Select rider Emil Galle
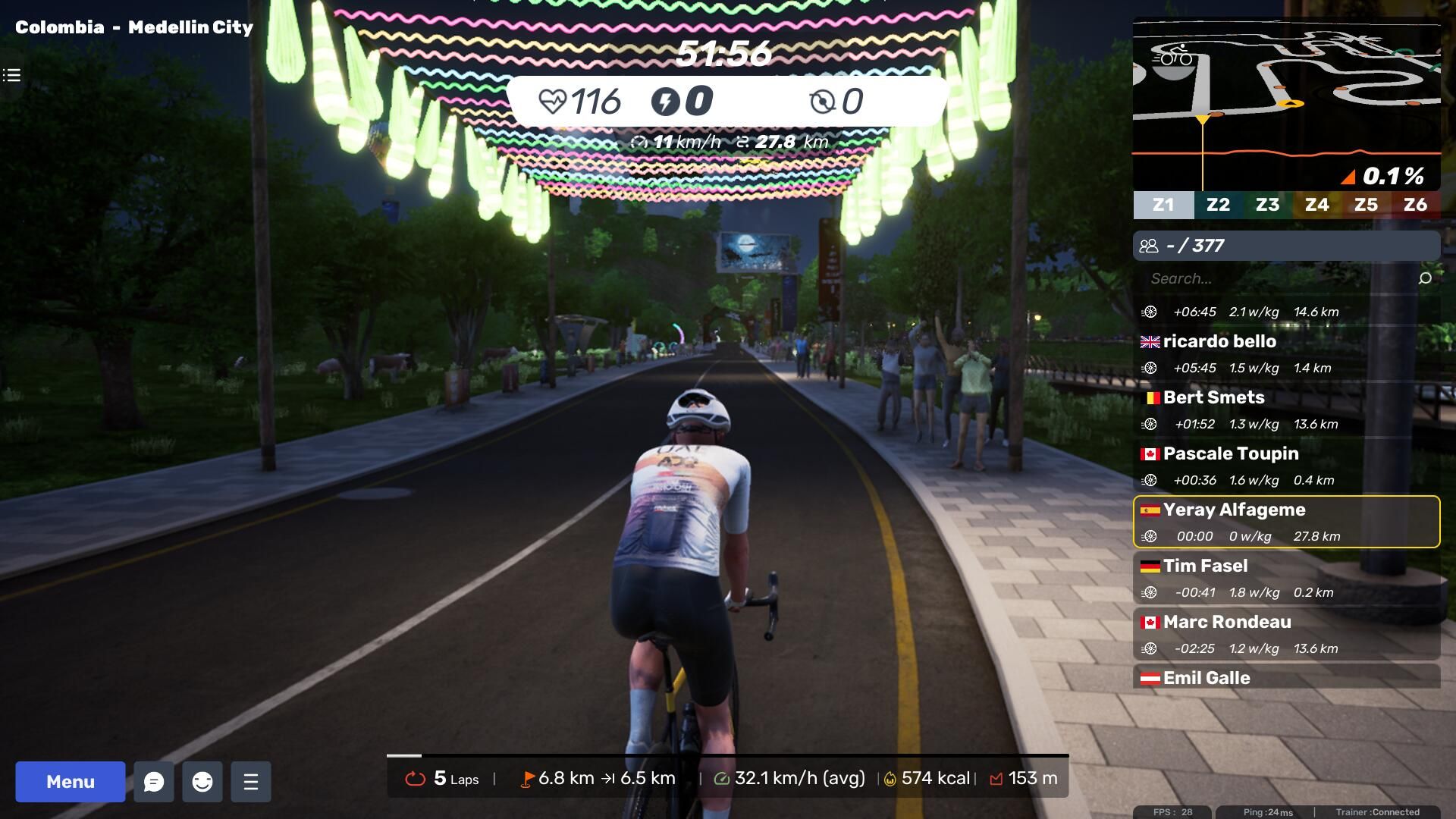 [x=1286, y=677]
